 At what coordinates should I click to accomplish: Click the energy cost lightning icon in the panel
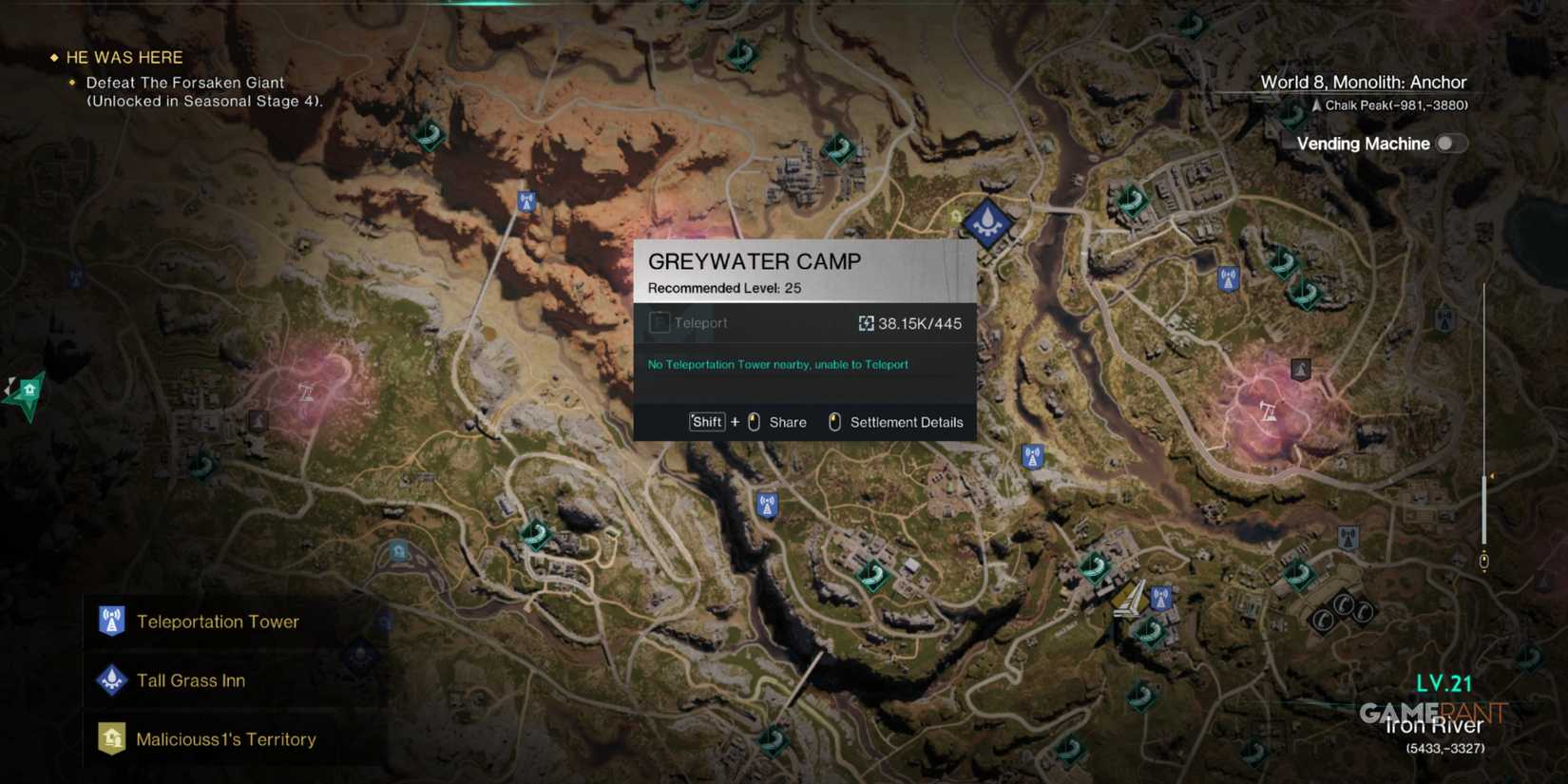click(x=866, y=323)
